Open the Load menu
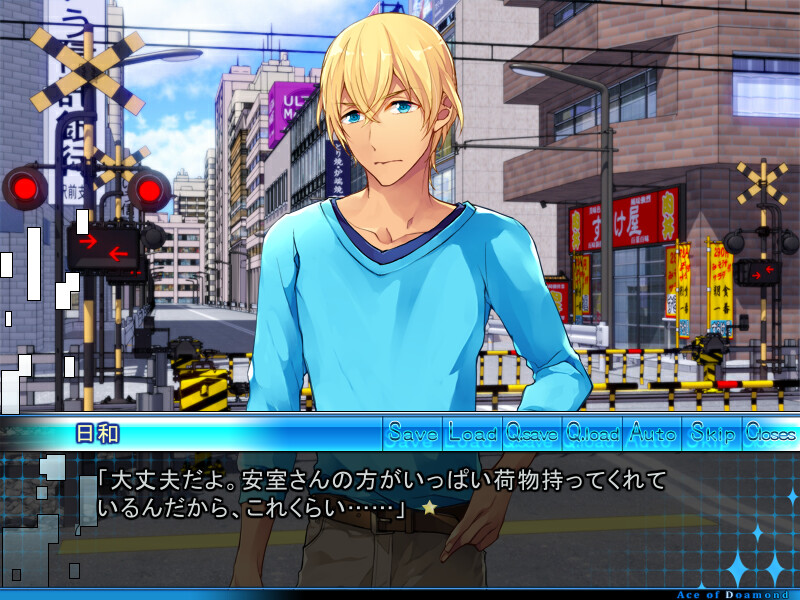The width and height of the screenshot is (800, 600). click(x=473, y=434)
